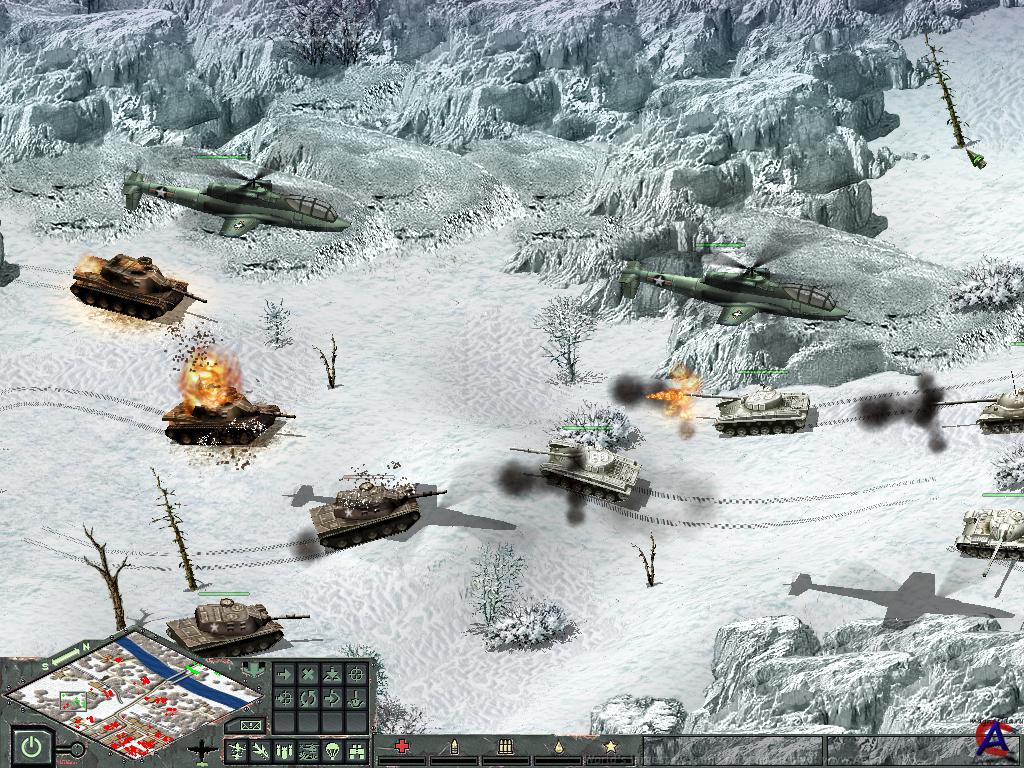Click the green down-arrow button above the envelope

click(254, 670)
